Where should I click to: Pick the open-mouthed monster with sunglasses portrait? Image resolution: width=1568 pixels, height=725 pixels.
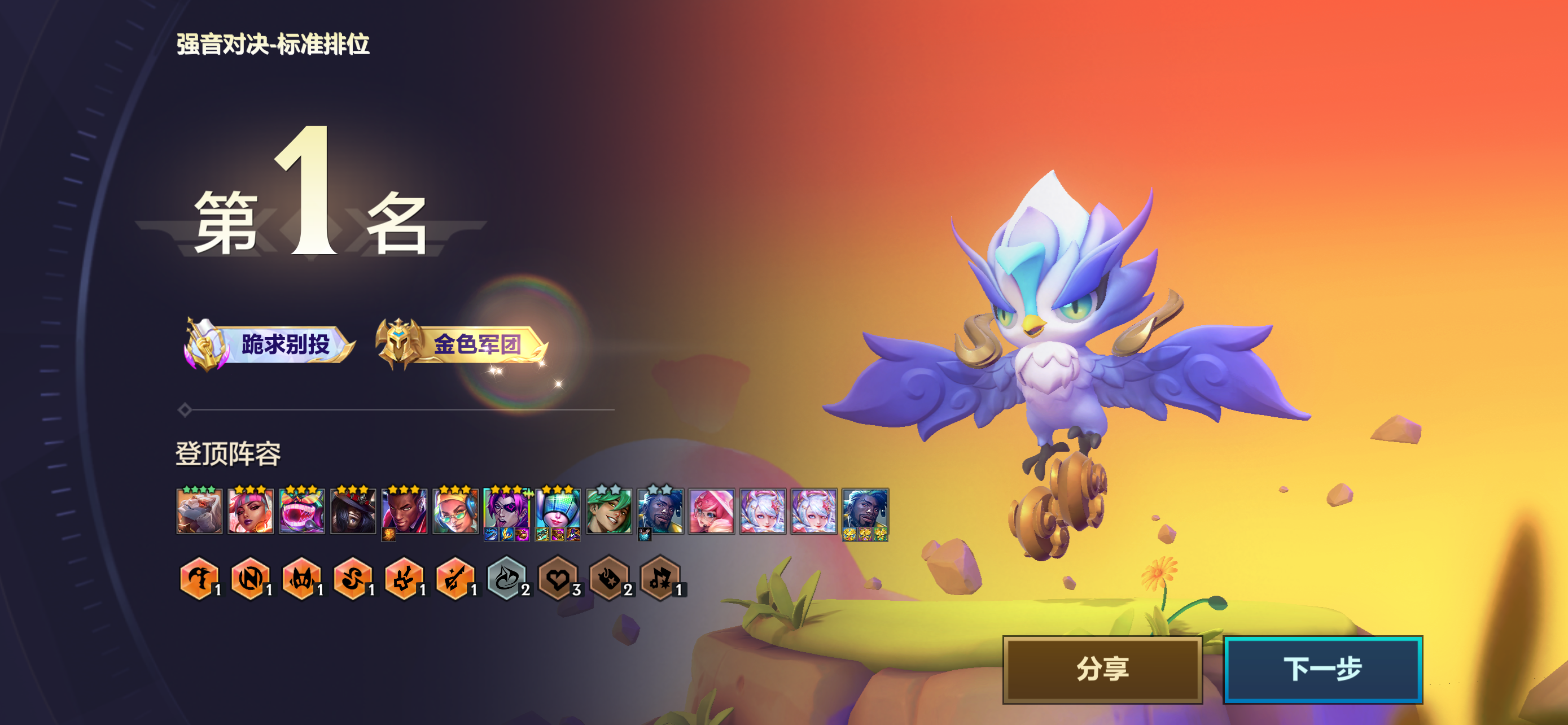coord(301,512)
